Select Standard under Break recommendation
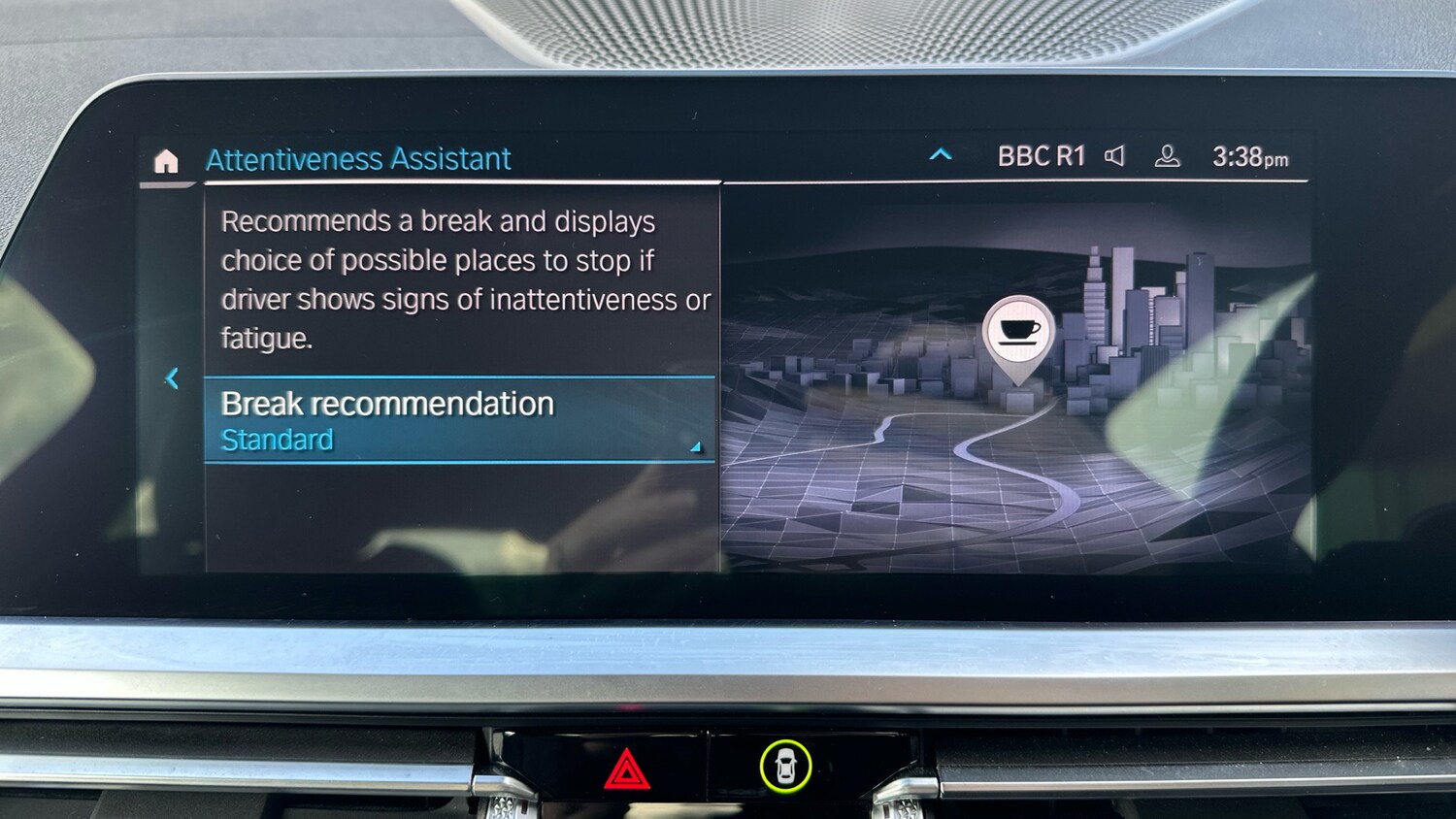This screenshot has width=1456, height=819. tap(278, 440)
